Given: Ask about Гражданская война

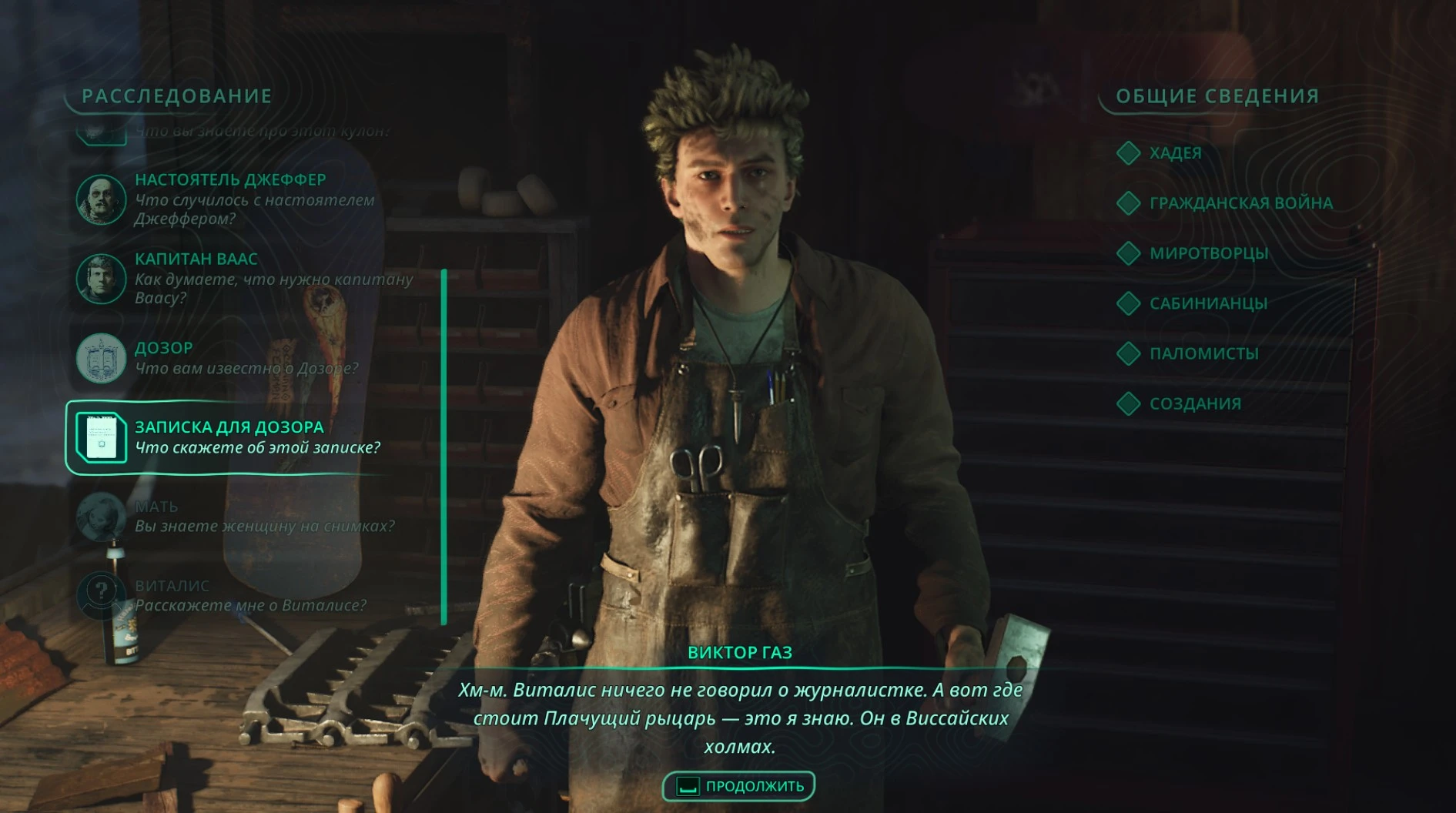Looking at the screenshot, I should pos(1240,203).
